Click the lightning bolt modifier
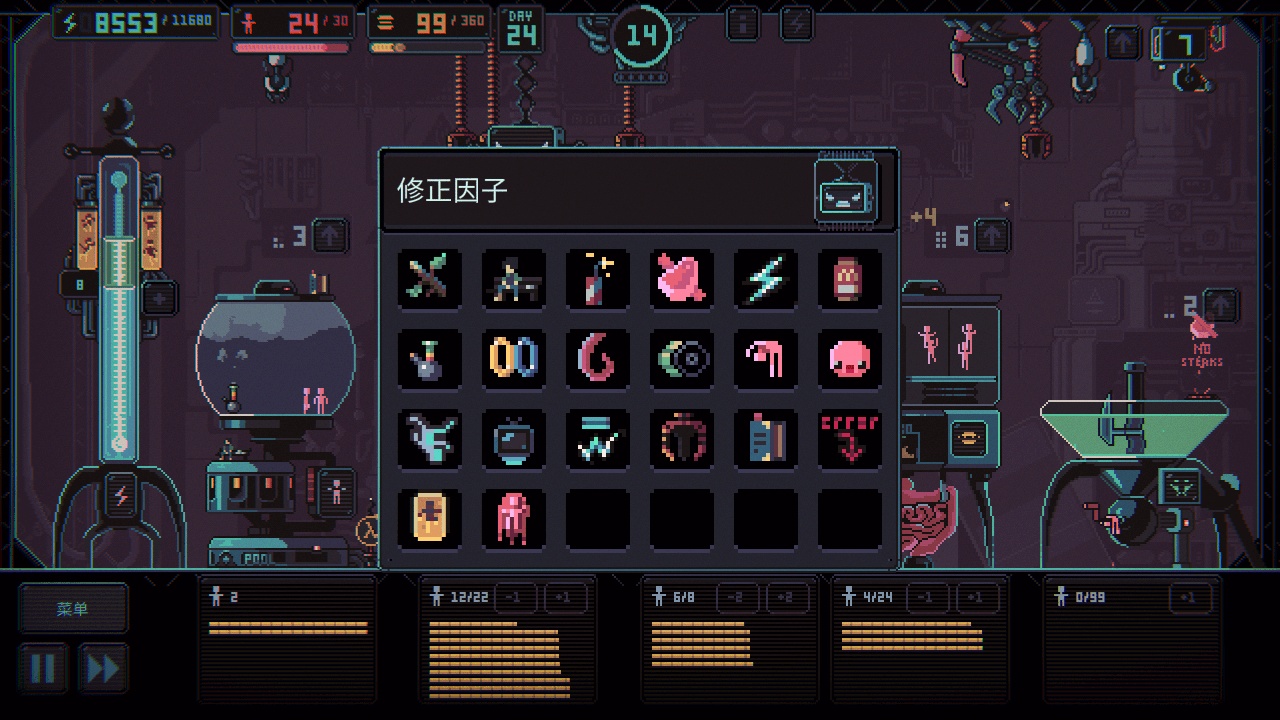Screen dimensions: 1280x720 point(765,280)
